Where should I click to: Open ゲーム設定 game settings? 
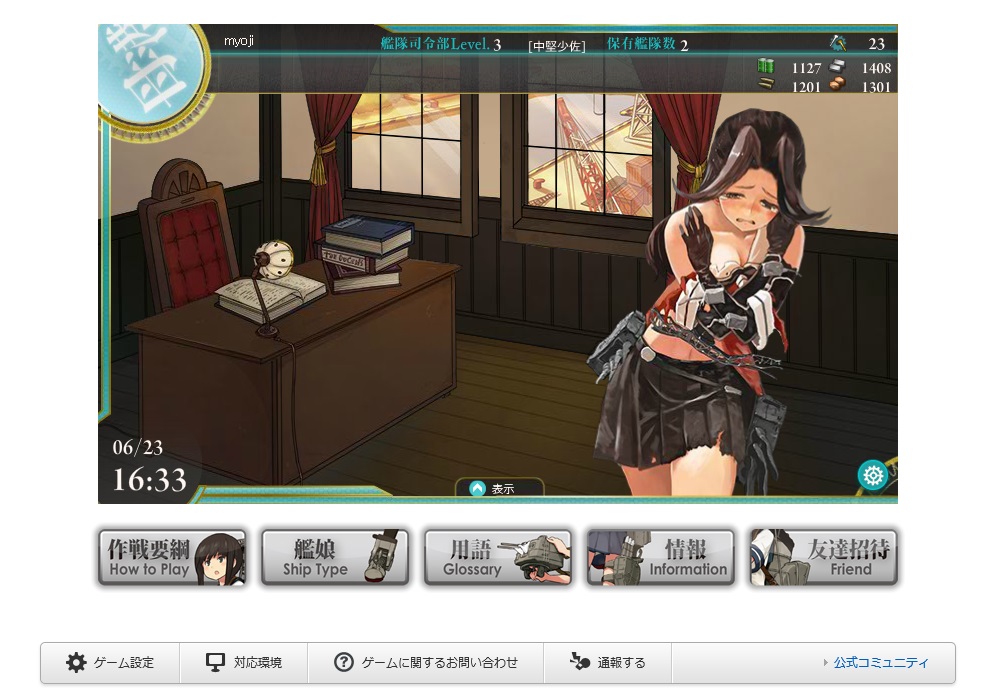(x=110, y=663)
